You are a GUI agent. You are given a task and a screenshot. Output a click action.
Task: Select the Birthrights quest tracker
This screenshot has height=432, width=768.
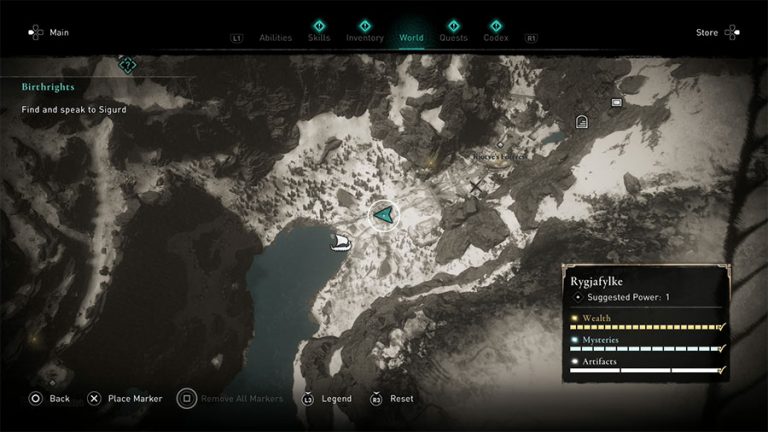click(x=48, y=87)
